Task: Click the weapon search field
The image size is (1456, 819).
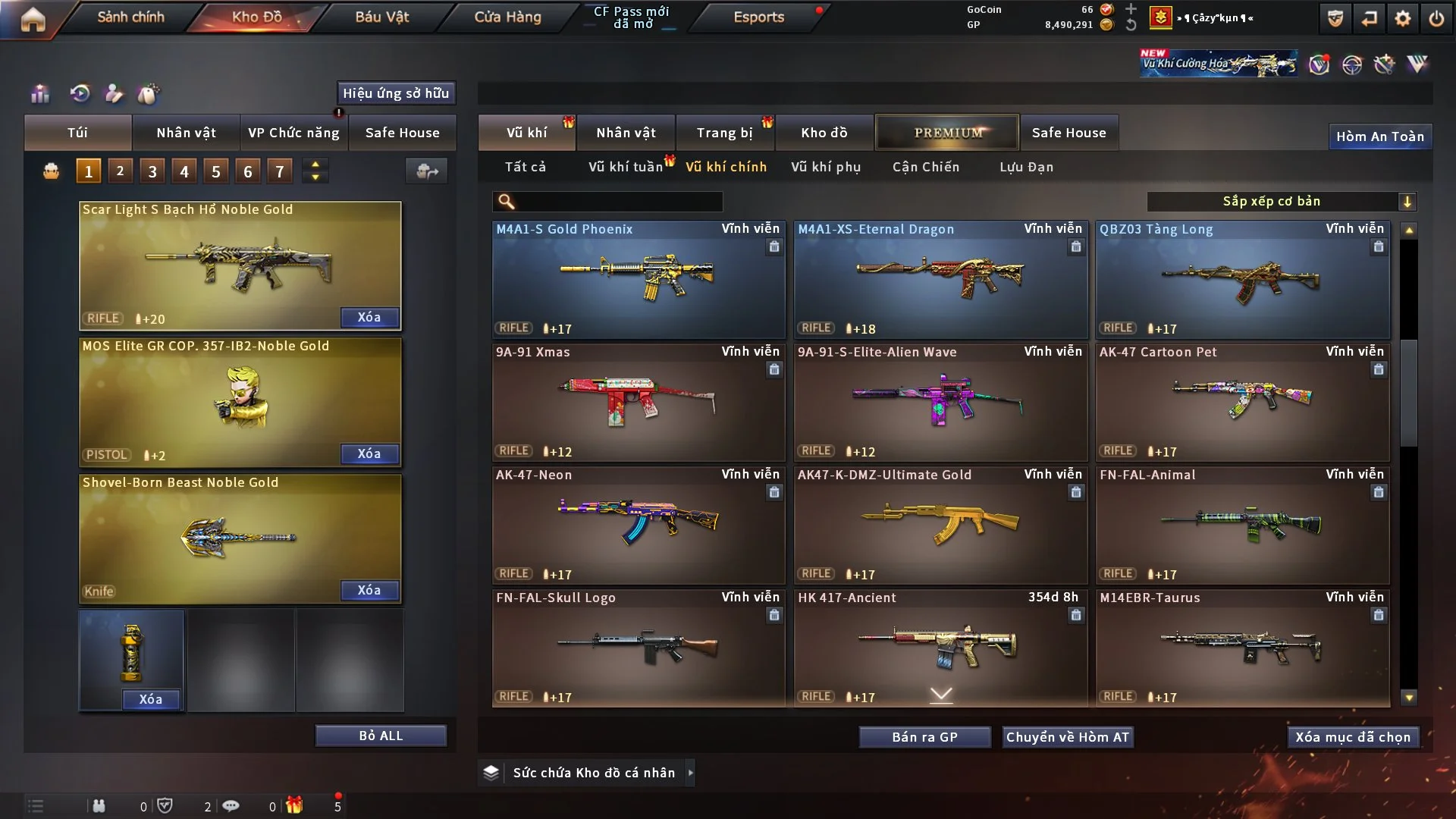Action: (x=618, y=201)
